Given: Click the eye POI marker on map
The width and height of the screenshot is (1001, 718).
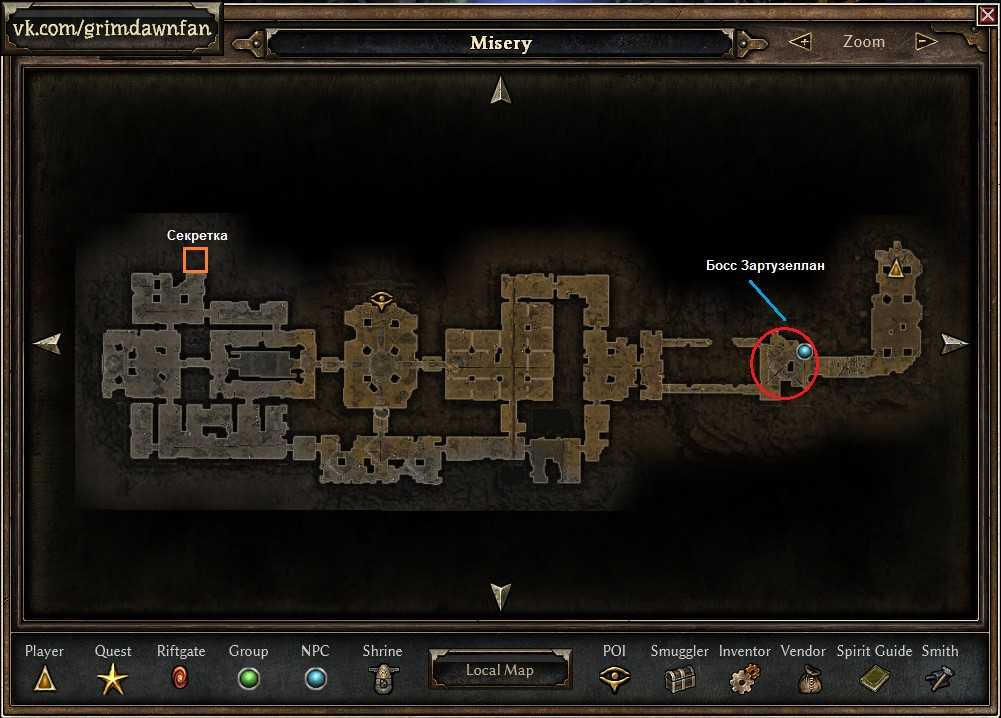Looking at the screenshot, I should pos(380,297).
